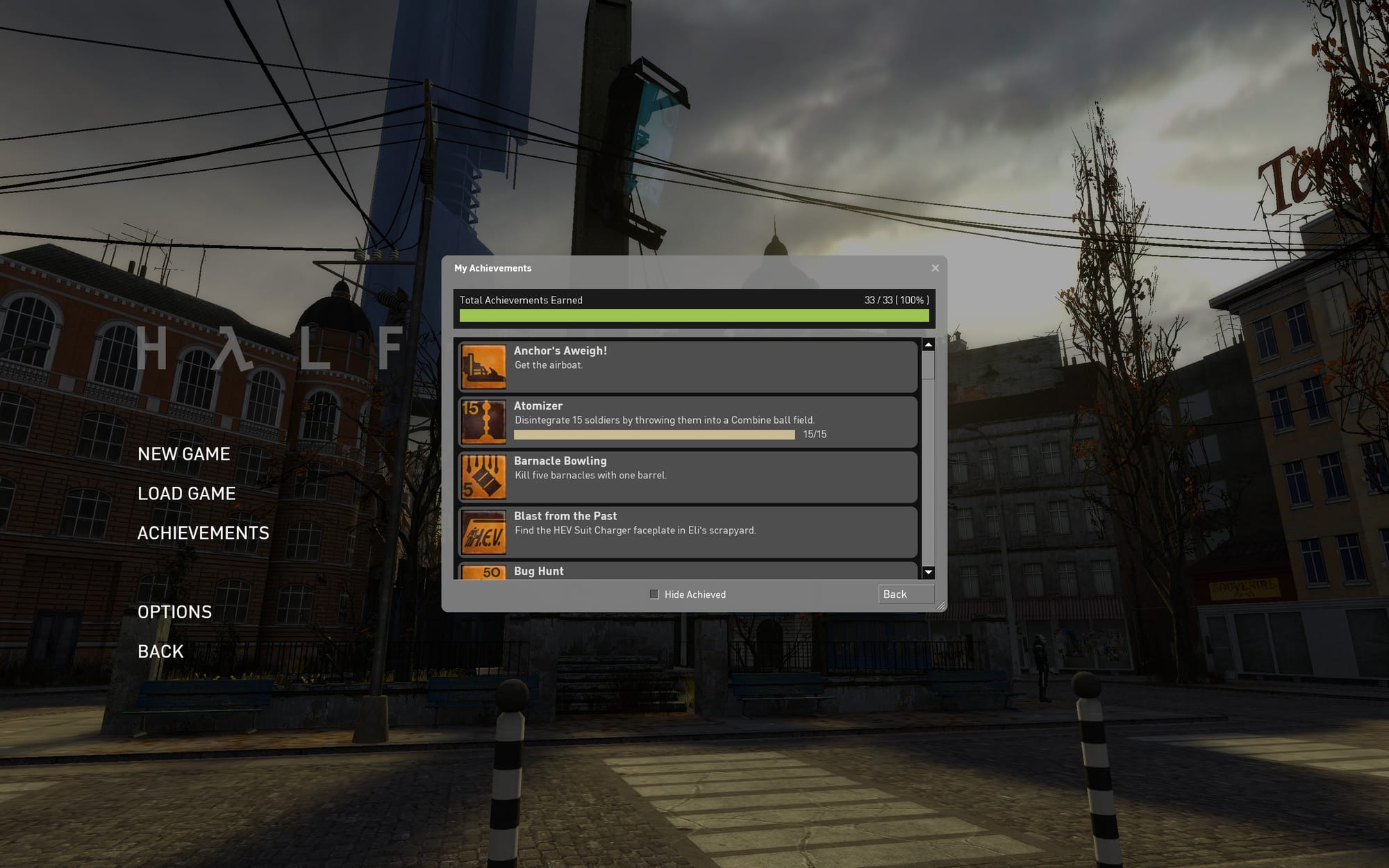Close the My Achievements window
Image resolution: width=1389 pixels, height=868 pixels.
pyautogui.click(x=935, y=268)
